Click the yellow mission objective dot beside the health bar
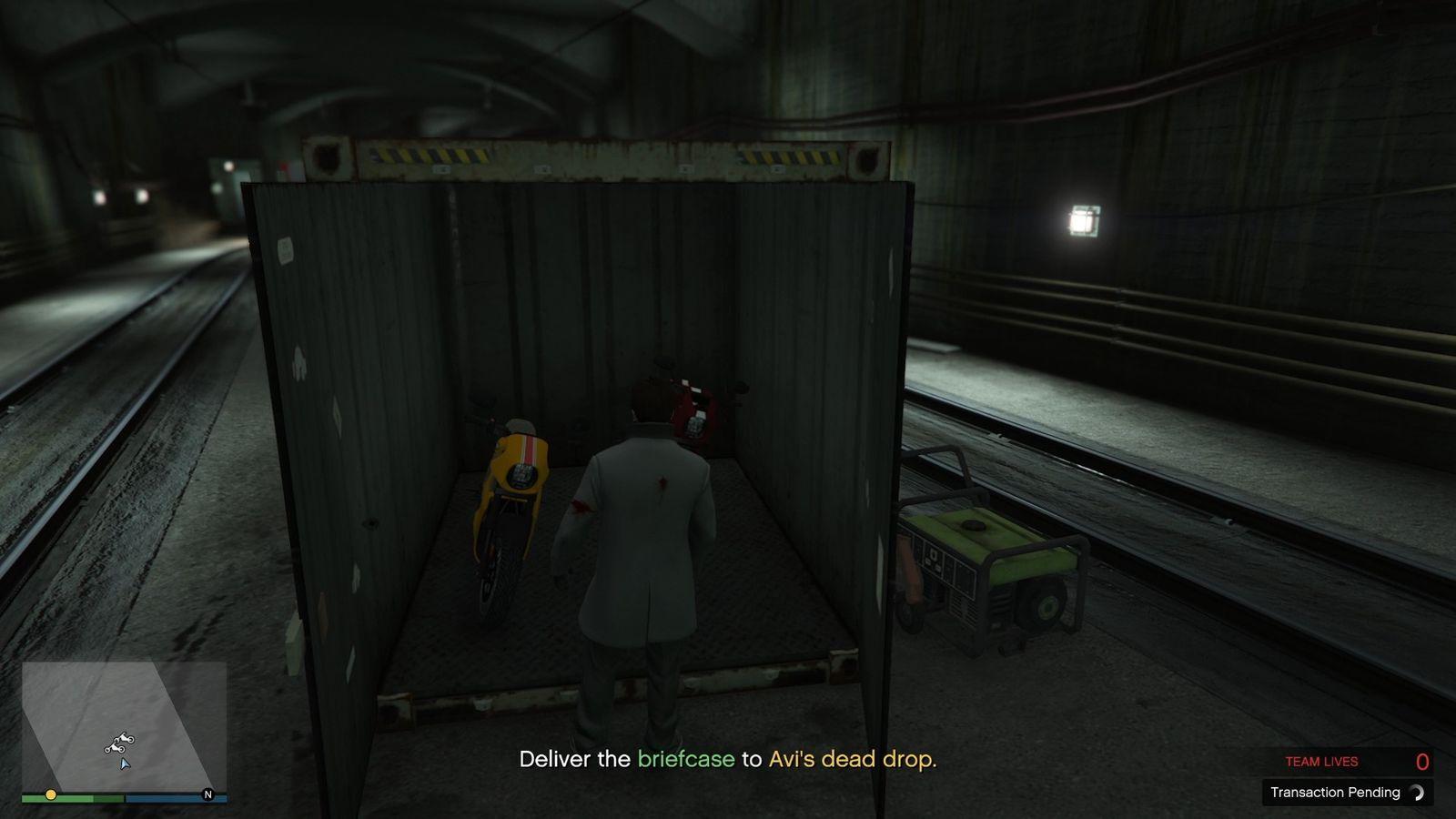This screenshot has width=1456, height=819. point(51,794)
